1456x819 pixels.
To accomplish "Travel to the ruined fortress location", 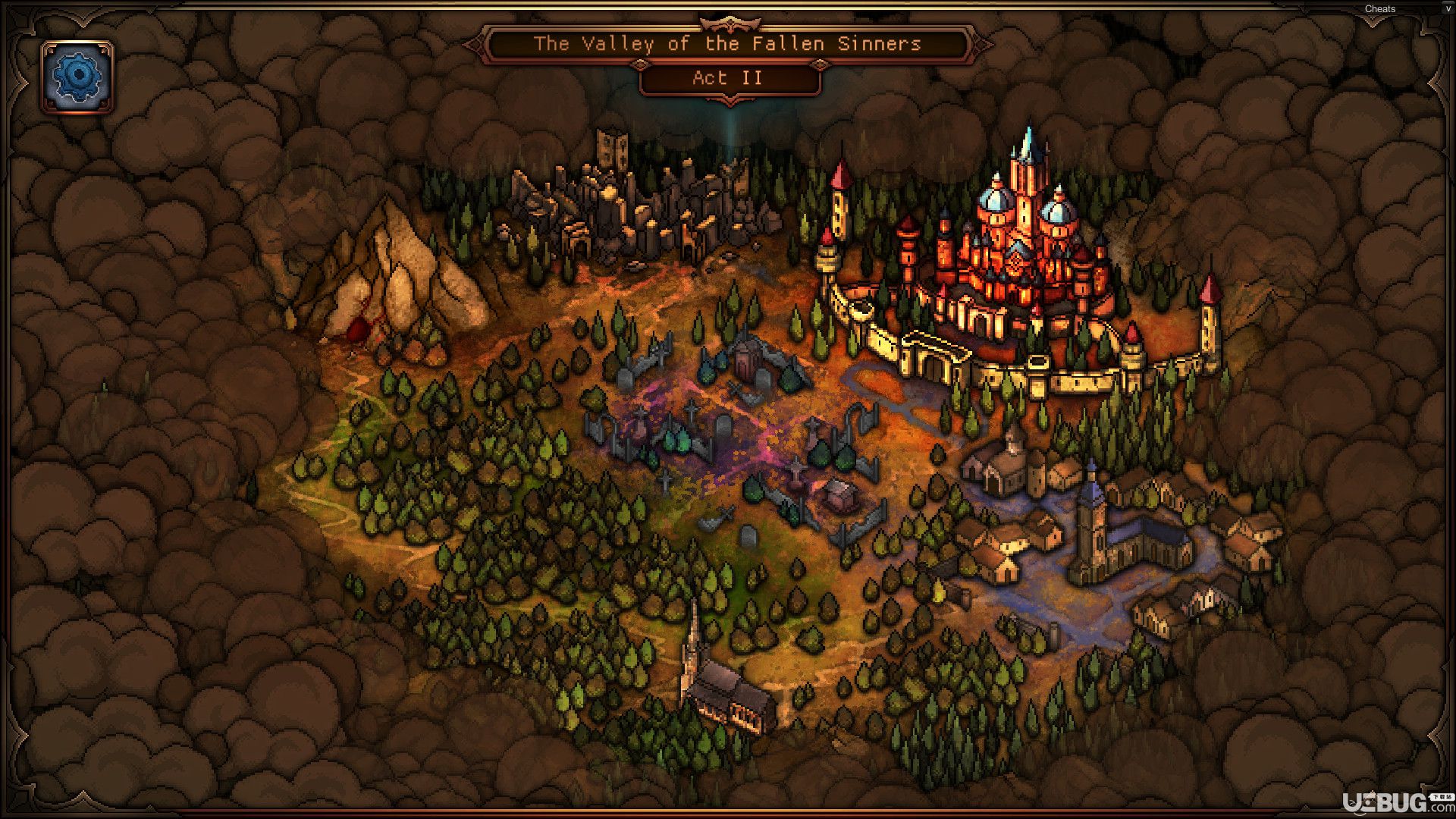I will point(637,205).
